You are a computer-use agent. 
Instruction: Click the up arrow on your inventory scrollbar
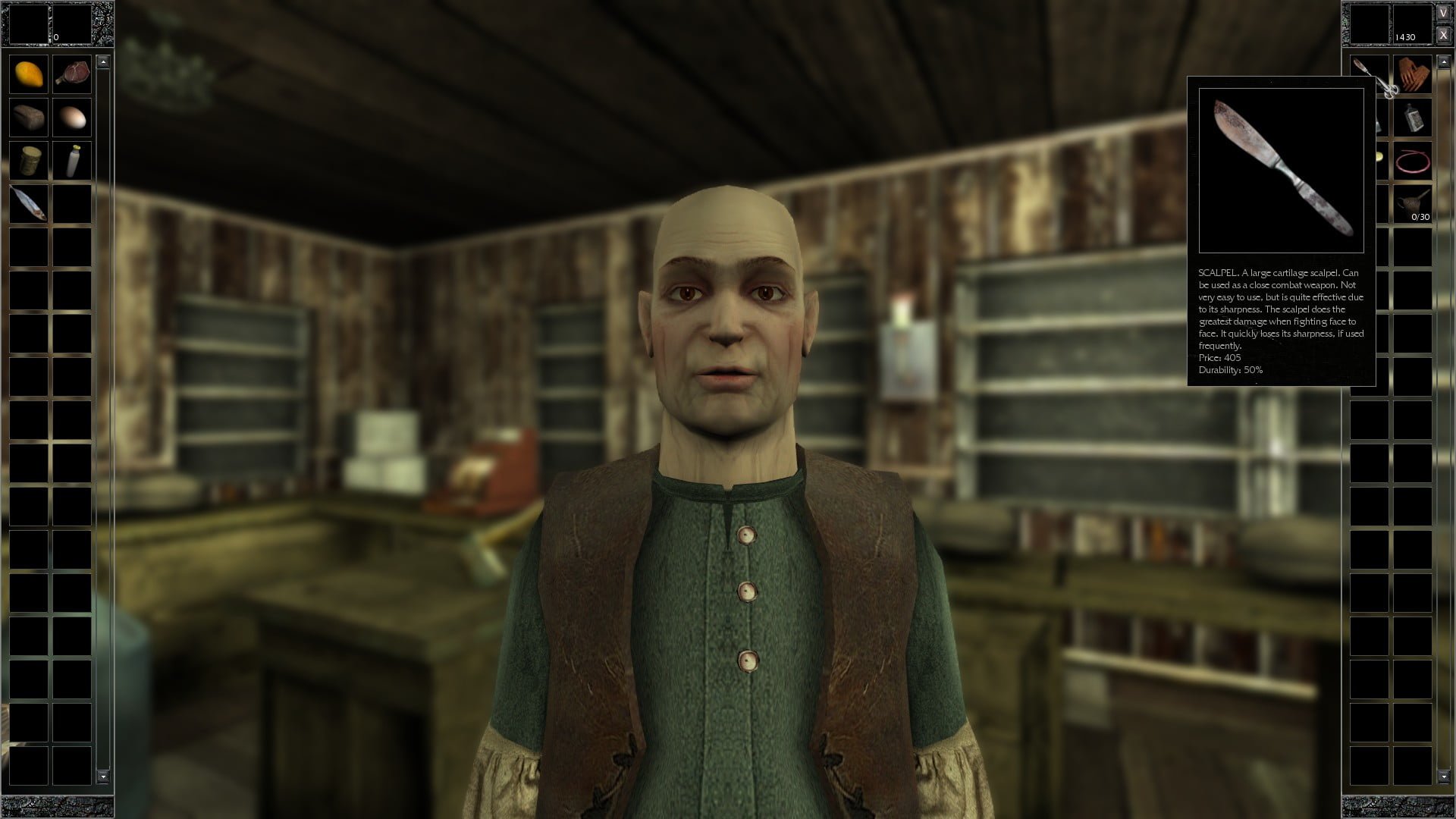[102, 61]
